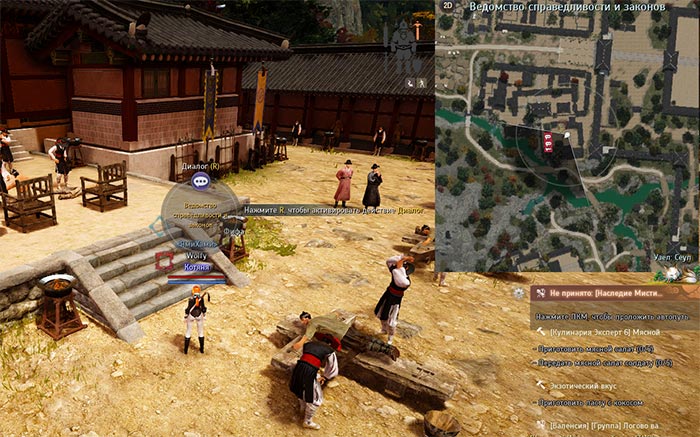
Task: Click the red marker on the minimap
Action: pyautogui.click(x=548, y=142)
